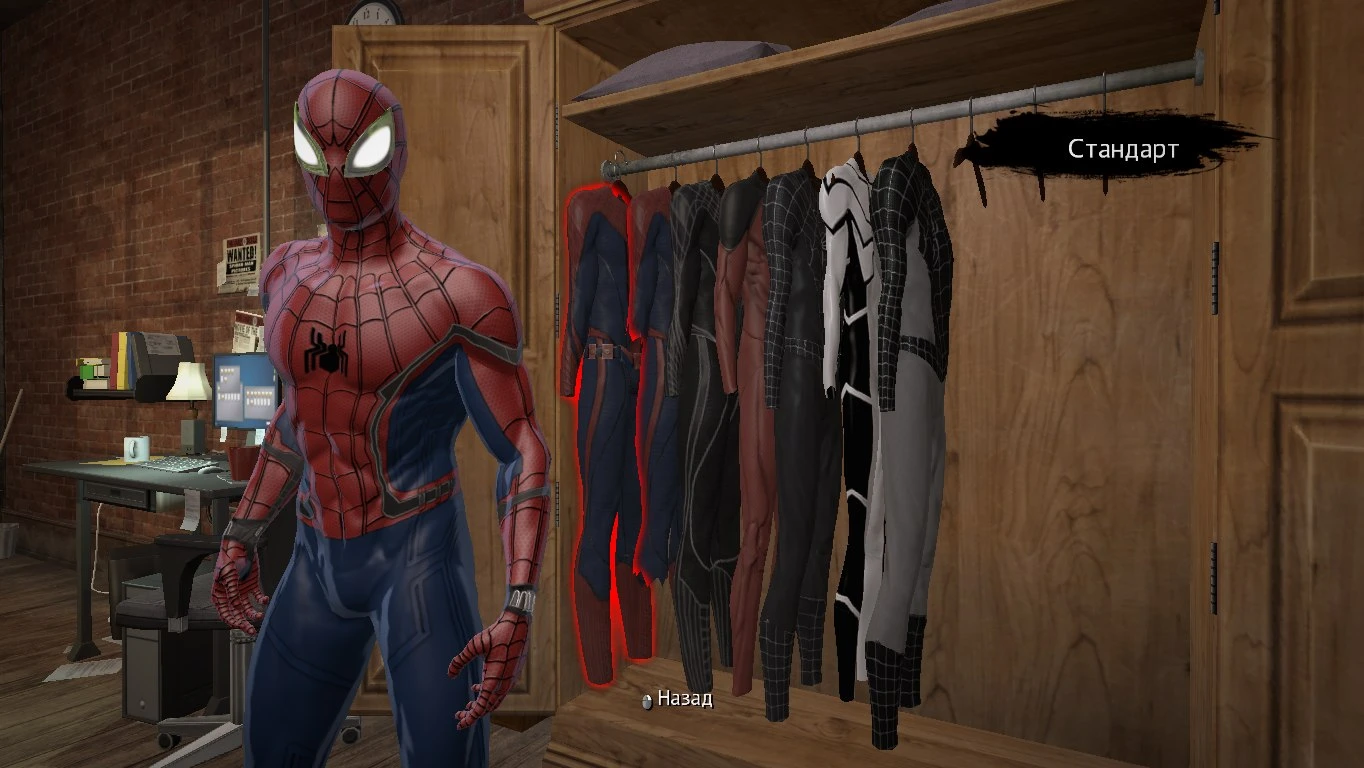Screen dimensions: 1364x768
Task: Select the blue Amazing Spider-Man movie suit
Action: click(x=650, y=400)
